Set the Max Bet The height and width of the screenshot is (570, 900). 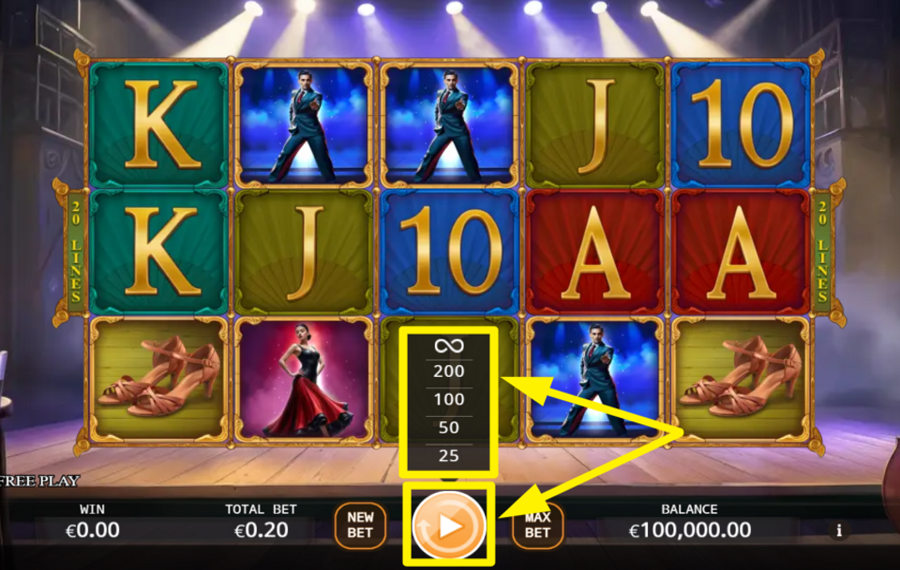point(537,525)
